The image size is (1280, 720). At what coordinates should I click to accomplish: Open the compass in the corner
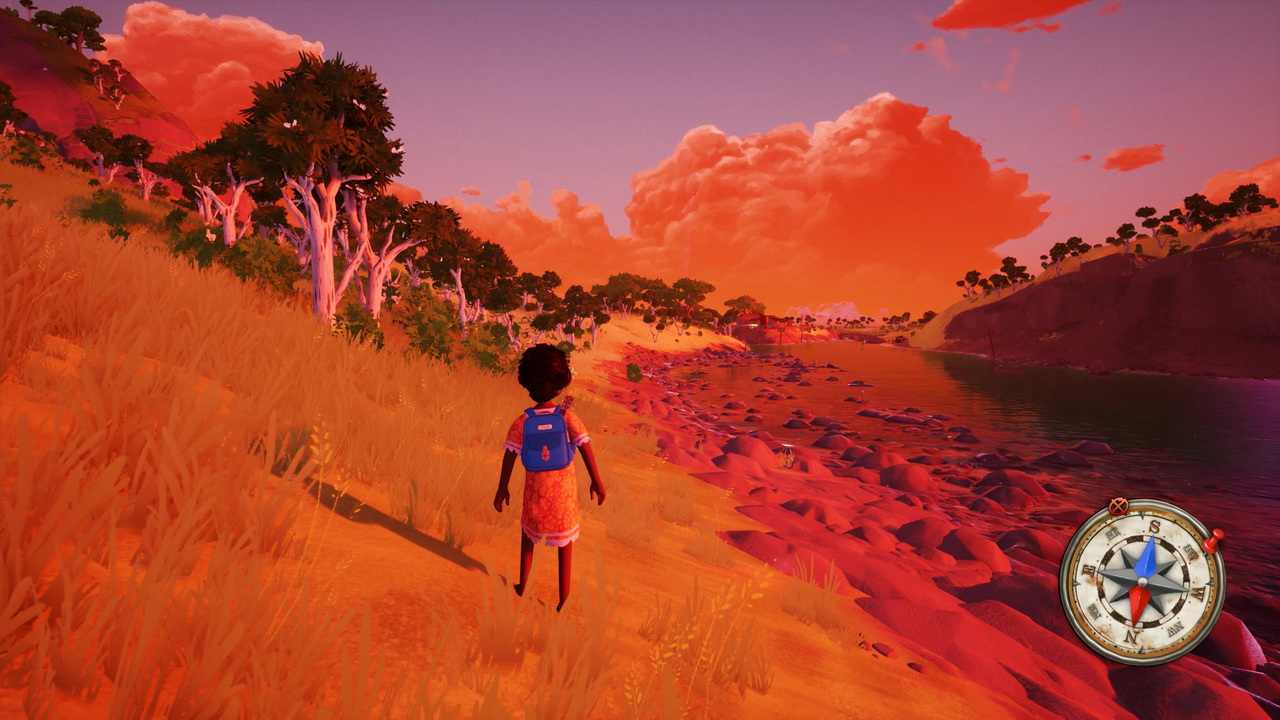1142,581
